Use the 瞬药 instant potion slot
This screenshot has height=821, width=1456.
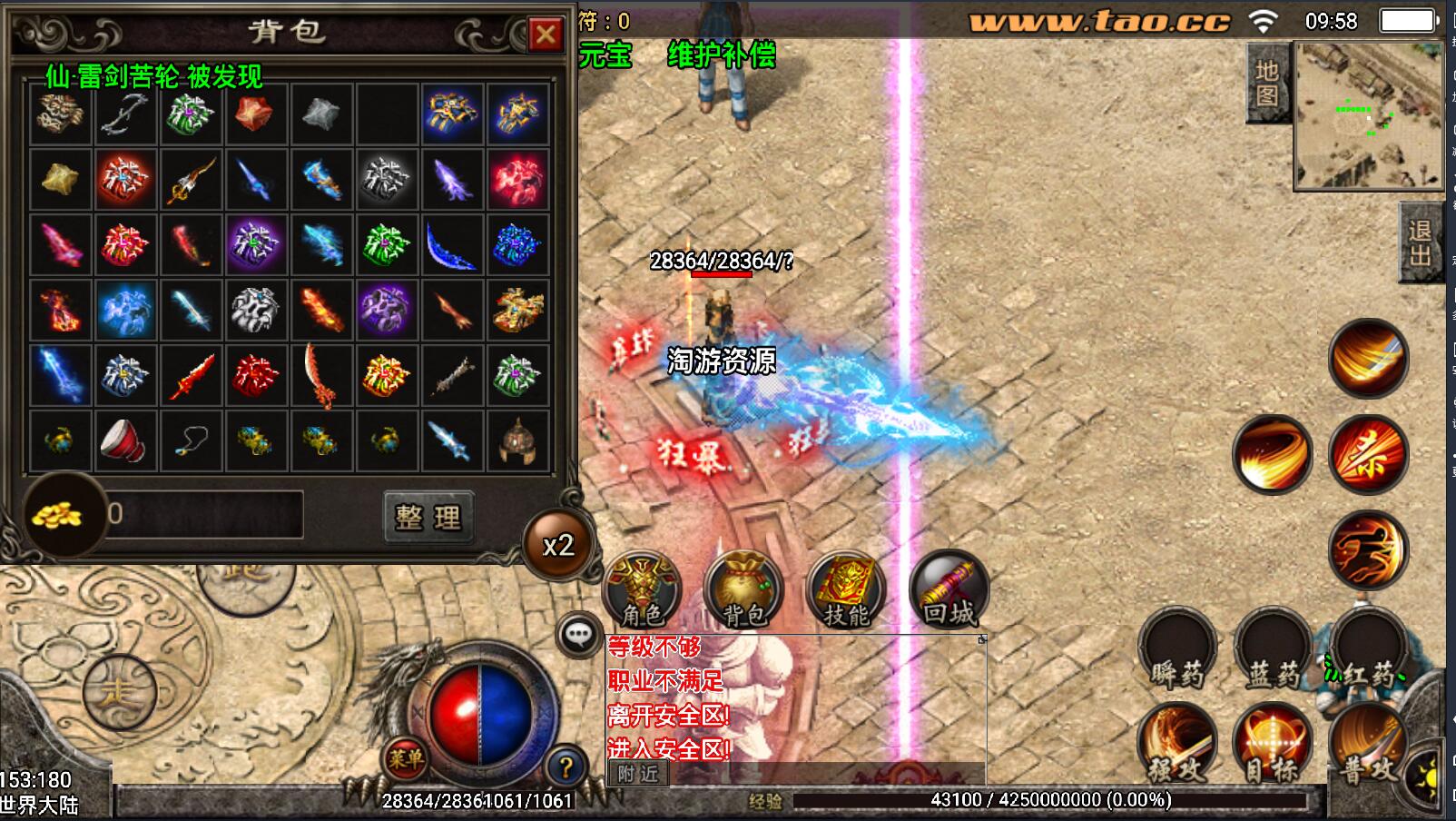tap(1177, 651)
